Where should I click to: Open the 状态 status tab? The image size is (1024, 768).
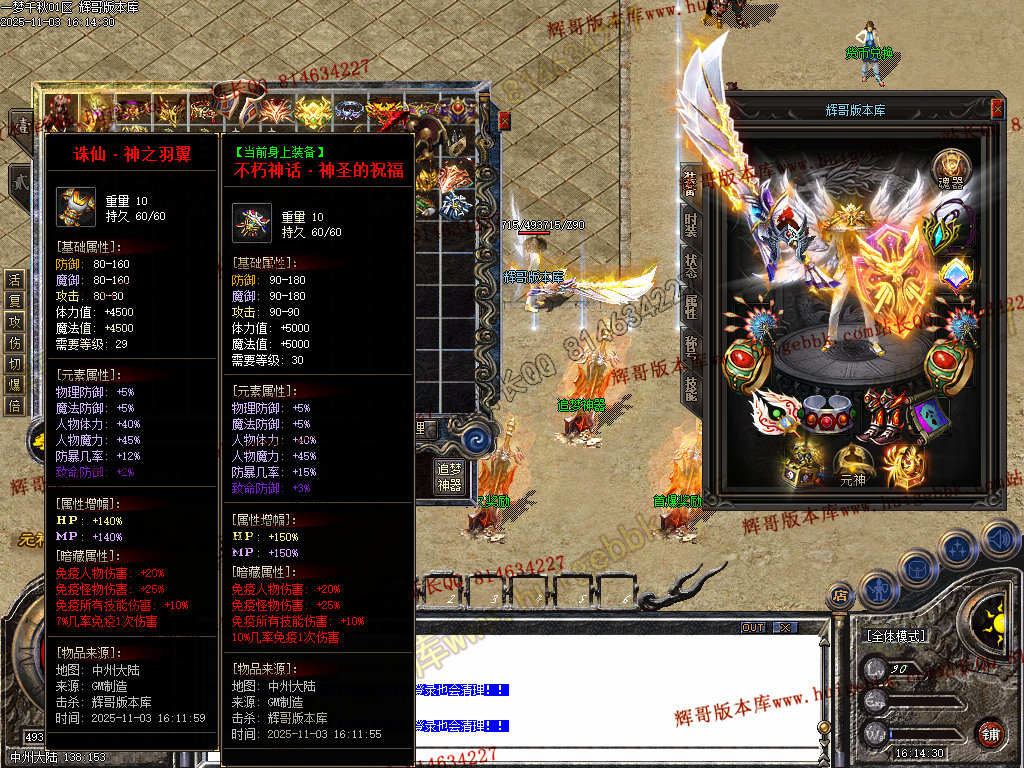point(691,265)
